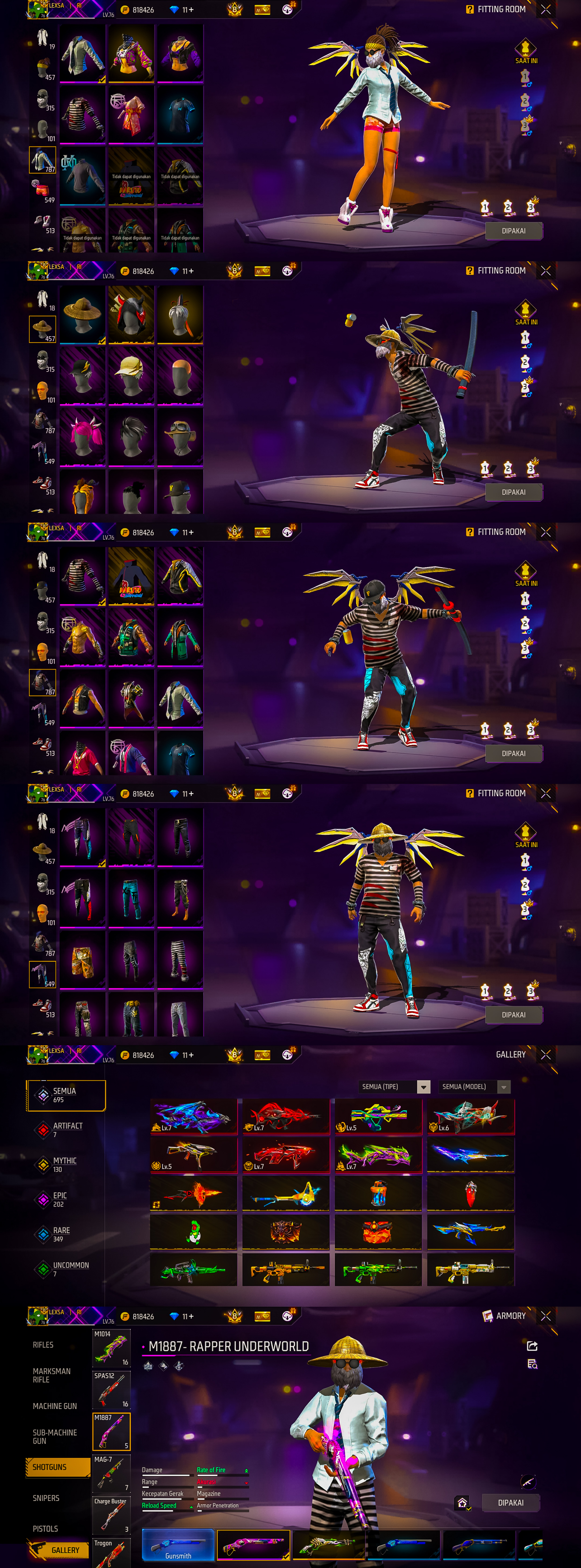581x1568 pixels.
Task: Open the PISTOLS weapon category
Action: 45,1528
